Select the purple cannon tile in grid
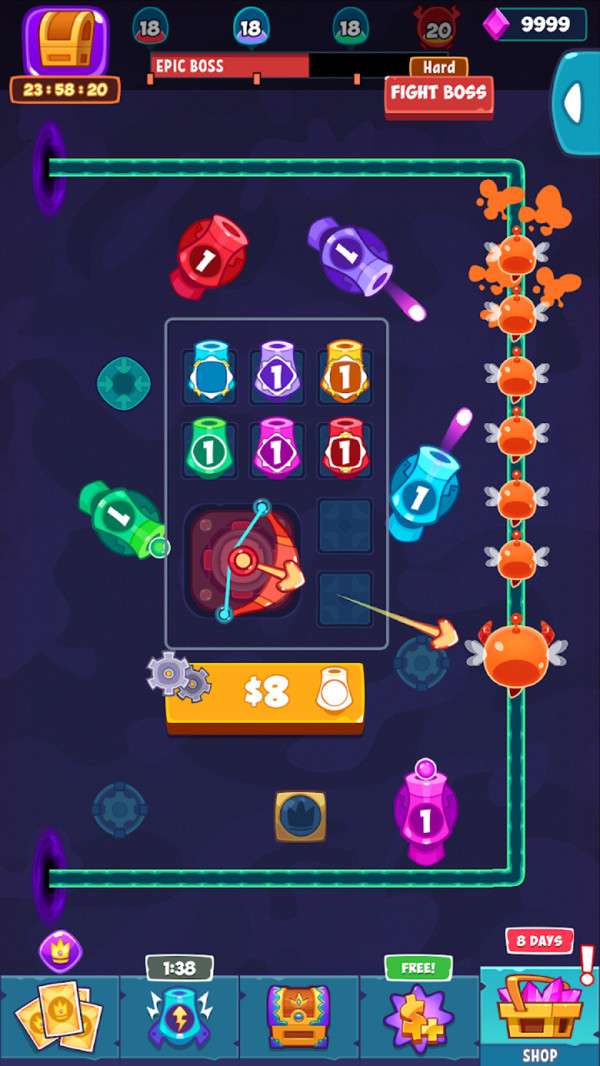 [275, 373]
